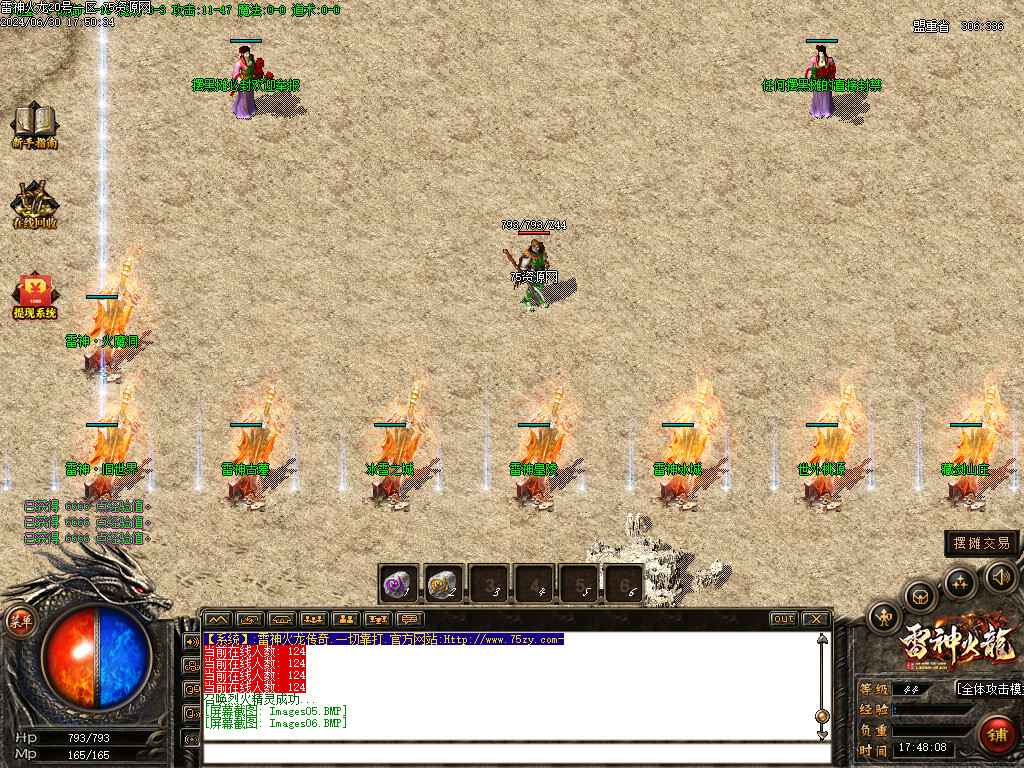Select the speech bubble chat channel tab
This screenshot has width=1024, height=768.
coord(408,619)
